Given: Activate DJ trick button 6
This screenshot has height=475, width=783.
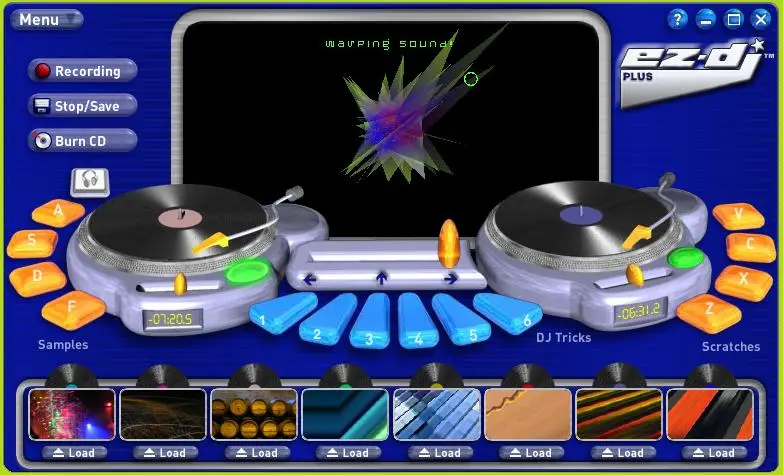Looking at the screenshot, I should click(520, 318).
